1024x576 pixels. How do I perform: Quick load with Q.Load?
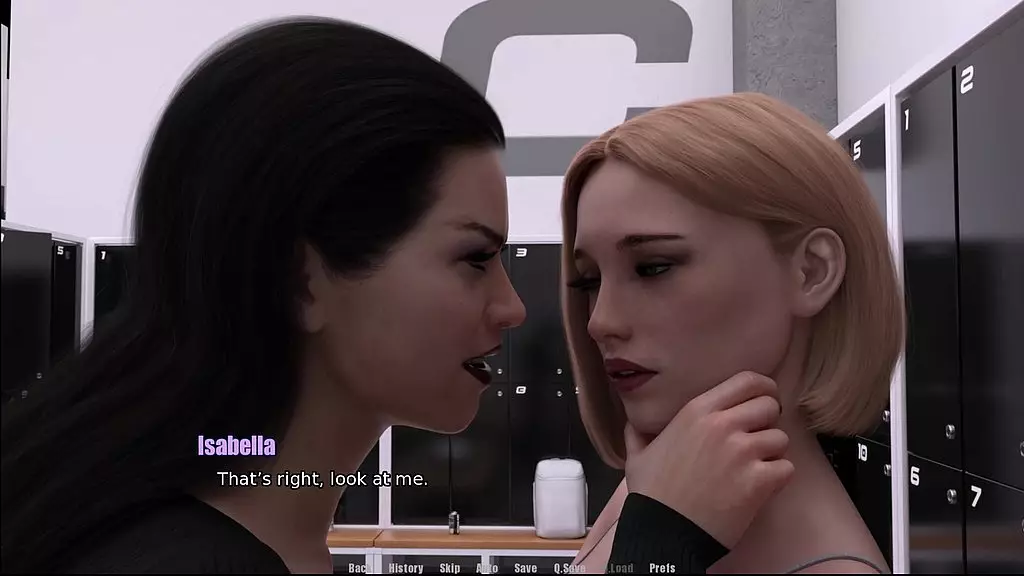pos(619,568)
